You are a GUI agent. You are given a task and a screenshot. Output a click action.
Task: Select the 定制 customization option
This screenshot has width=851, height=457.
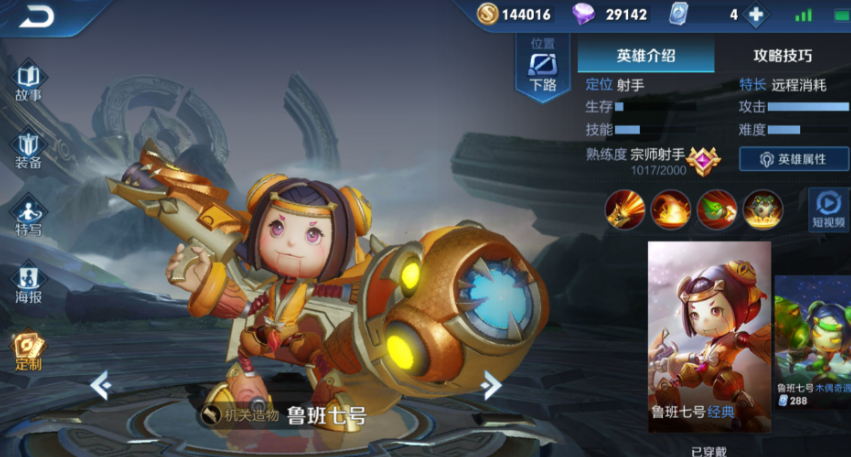28,351
